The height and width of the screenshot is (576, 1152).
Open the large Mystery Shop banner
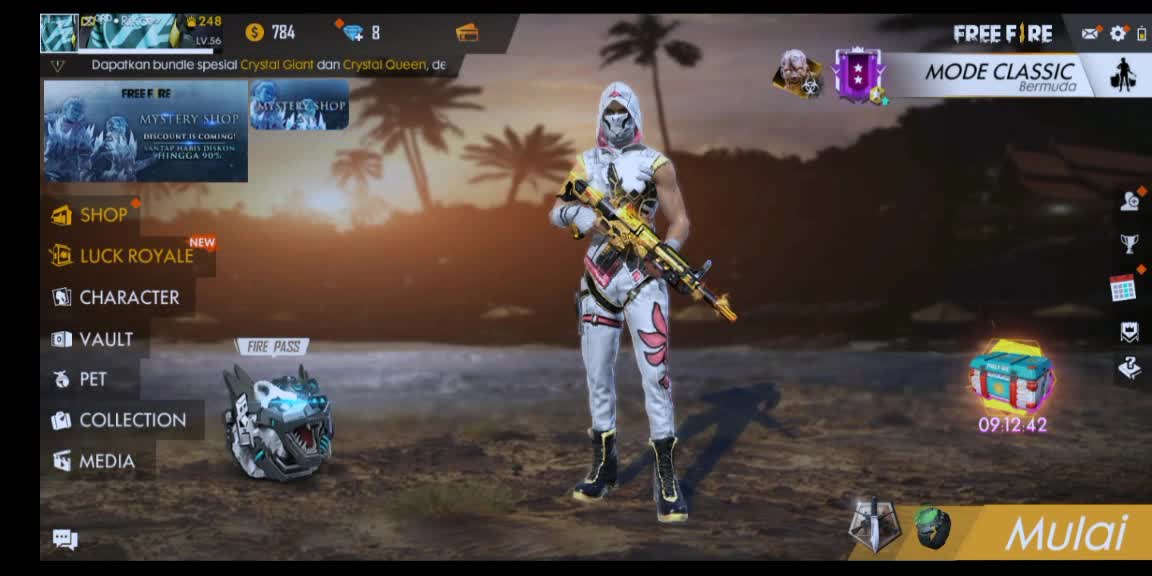point(145,131)
